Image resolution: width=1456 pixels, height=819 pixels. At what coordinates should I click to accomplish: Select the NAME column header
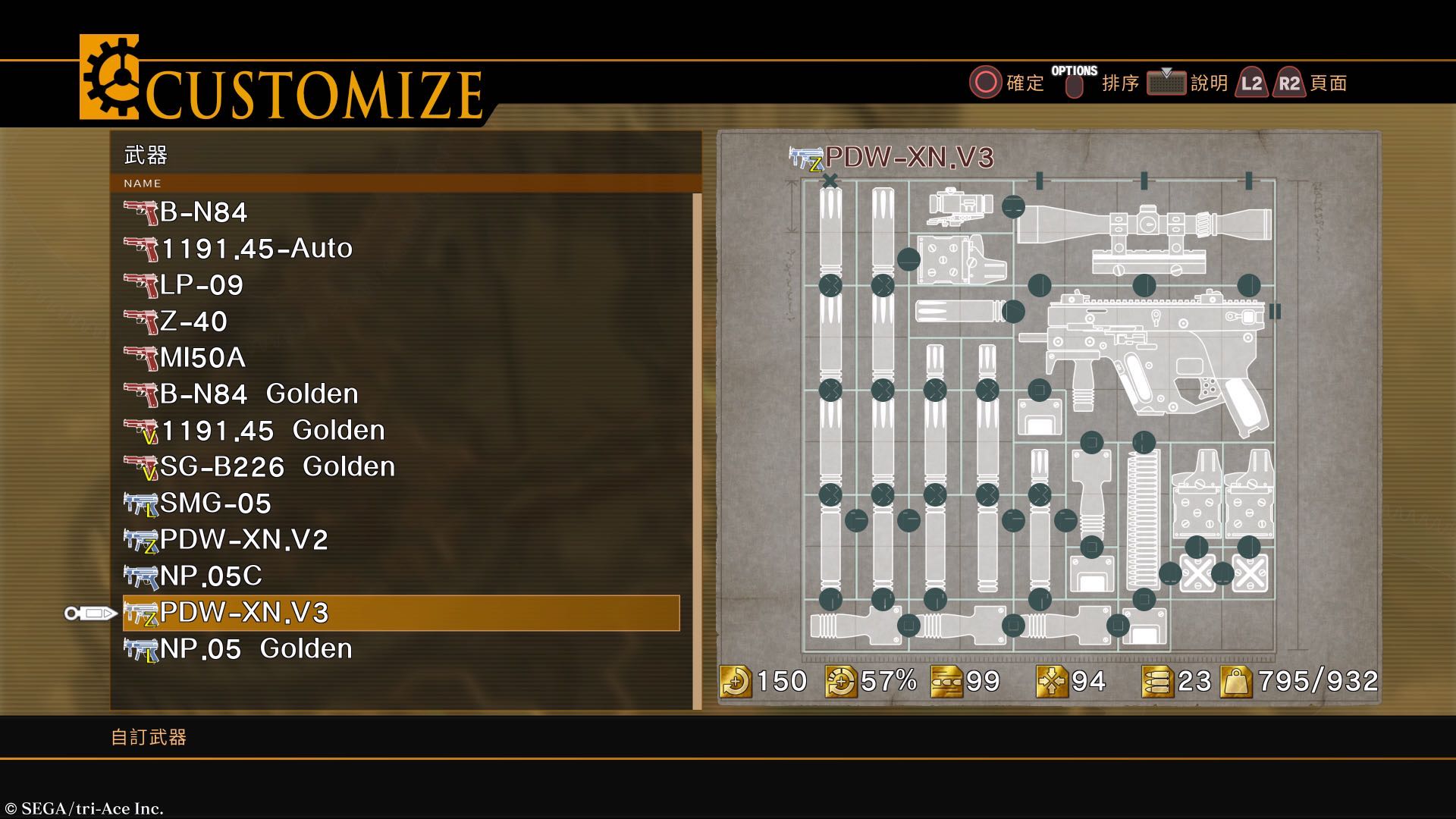coord(143,184)
